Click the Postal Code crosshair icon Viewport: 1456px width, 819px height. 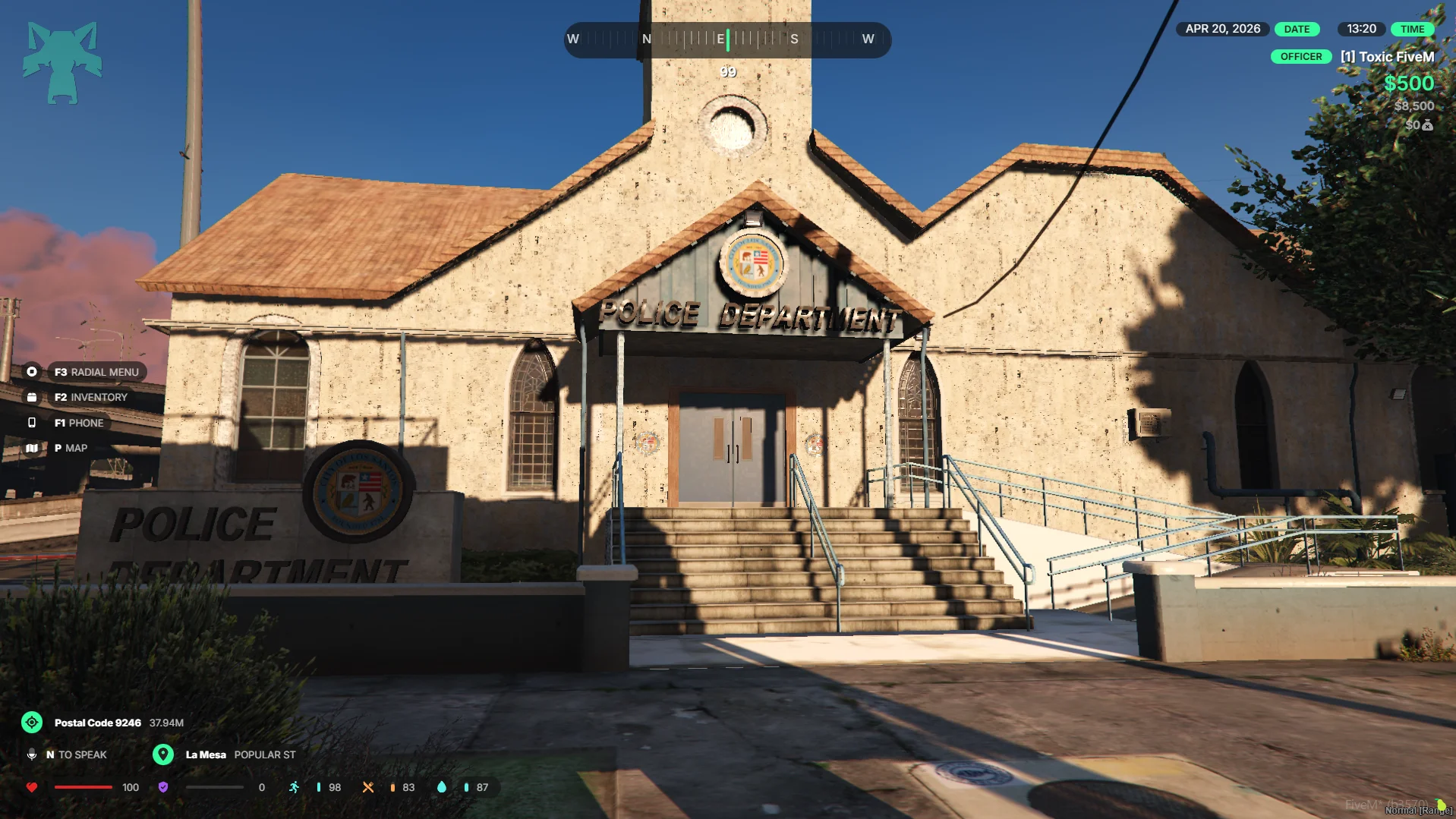coord(32,723)
